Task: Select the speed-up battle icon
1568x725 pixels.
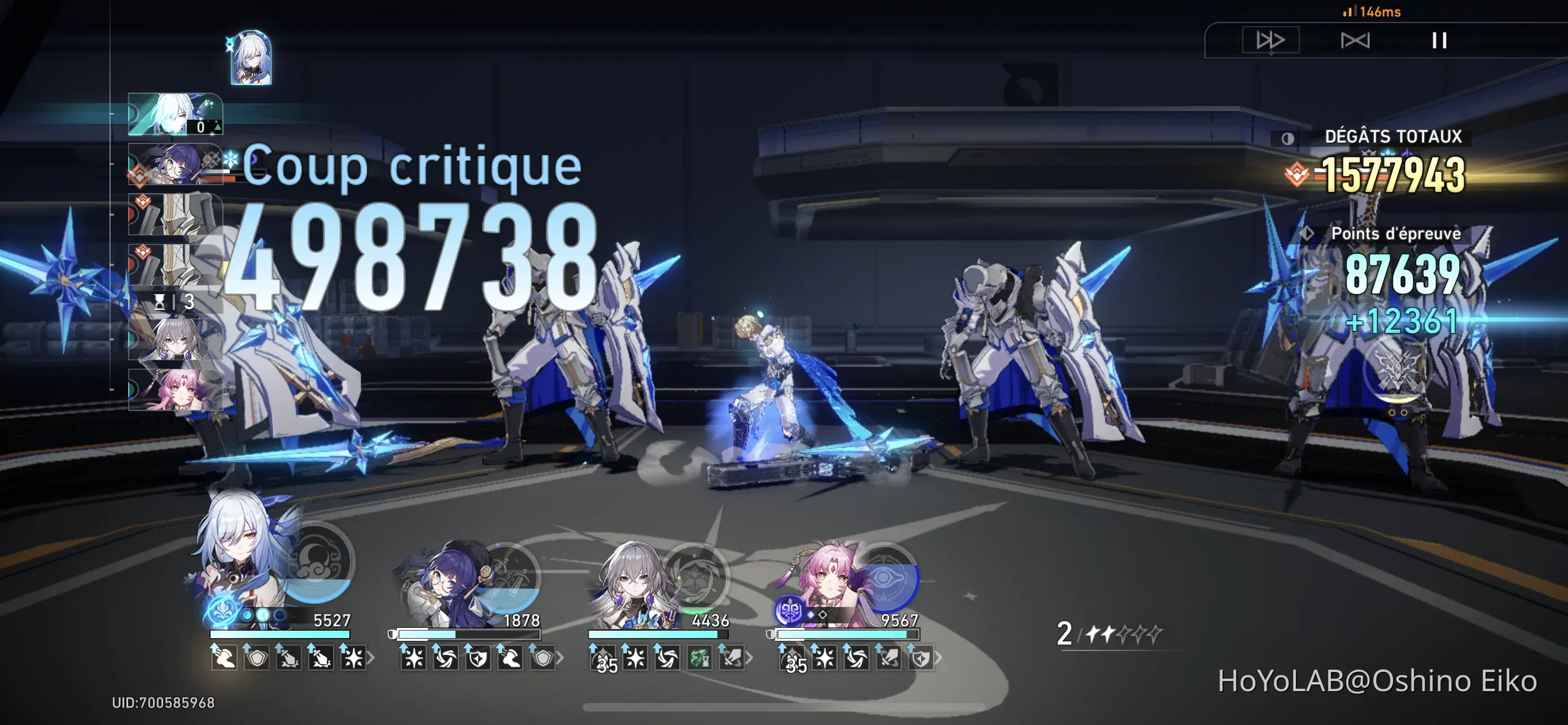Action: point(1272,40)
